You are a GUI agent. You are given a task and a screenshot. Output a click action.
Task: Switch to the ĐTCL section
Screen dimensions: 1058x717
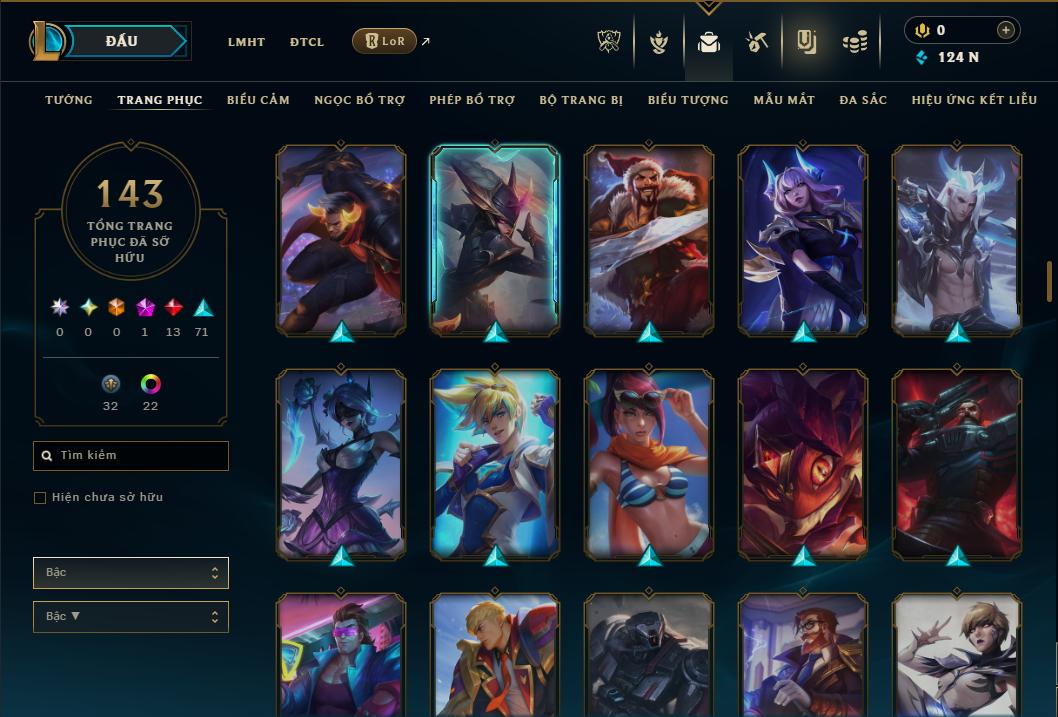[307, 42]
